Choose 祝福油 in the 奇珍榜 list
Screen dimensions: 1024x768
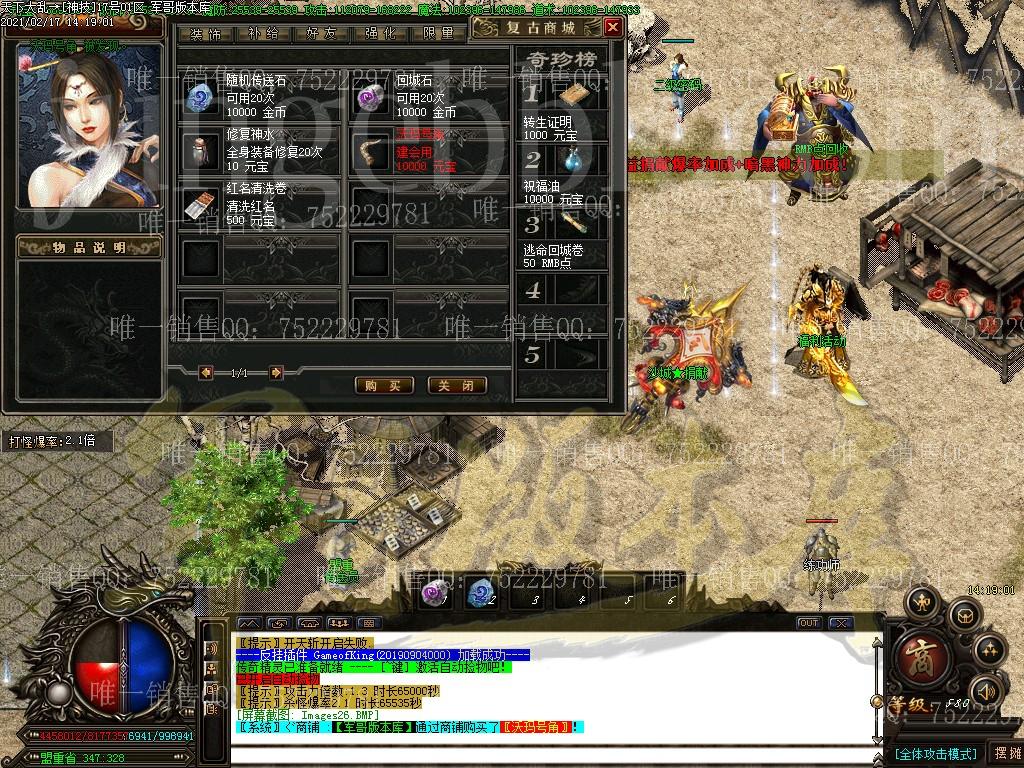point(575,161)
